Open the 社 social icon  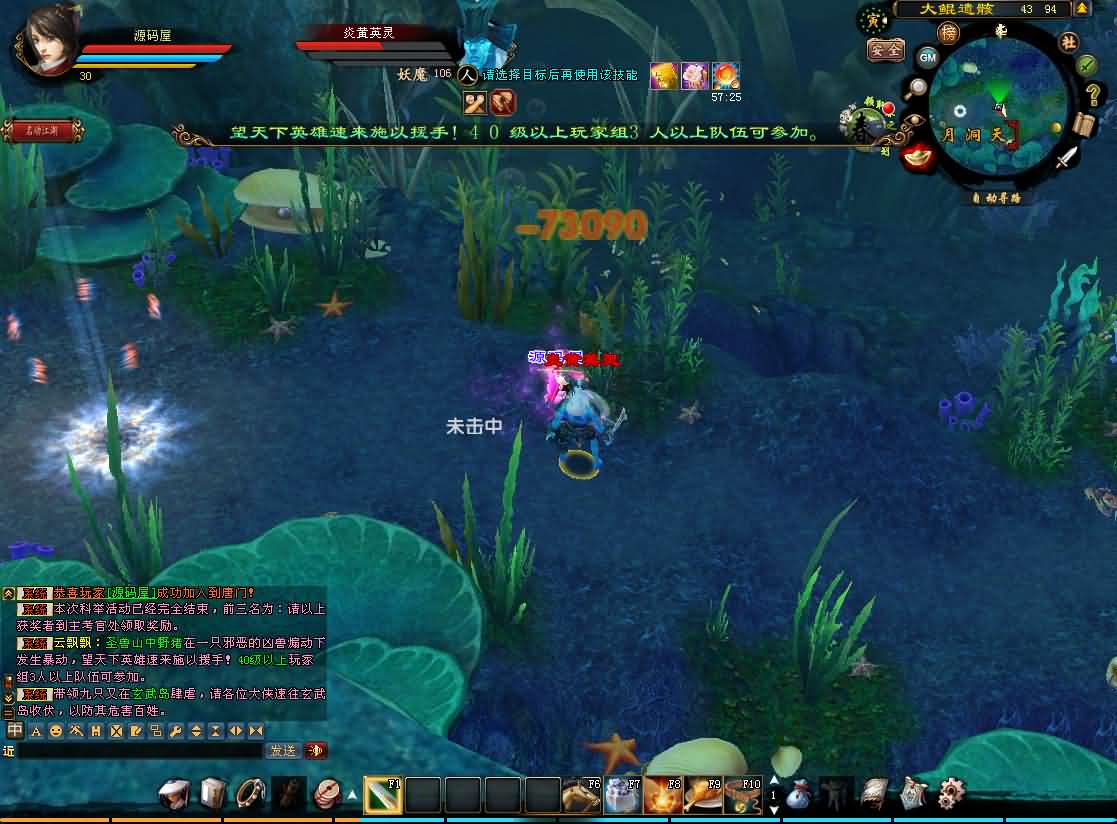pos(1068,41)
